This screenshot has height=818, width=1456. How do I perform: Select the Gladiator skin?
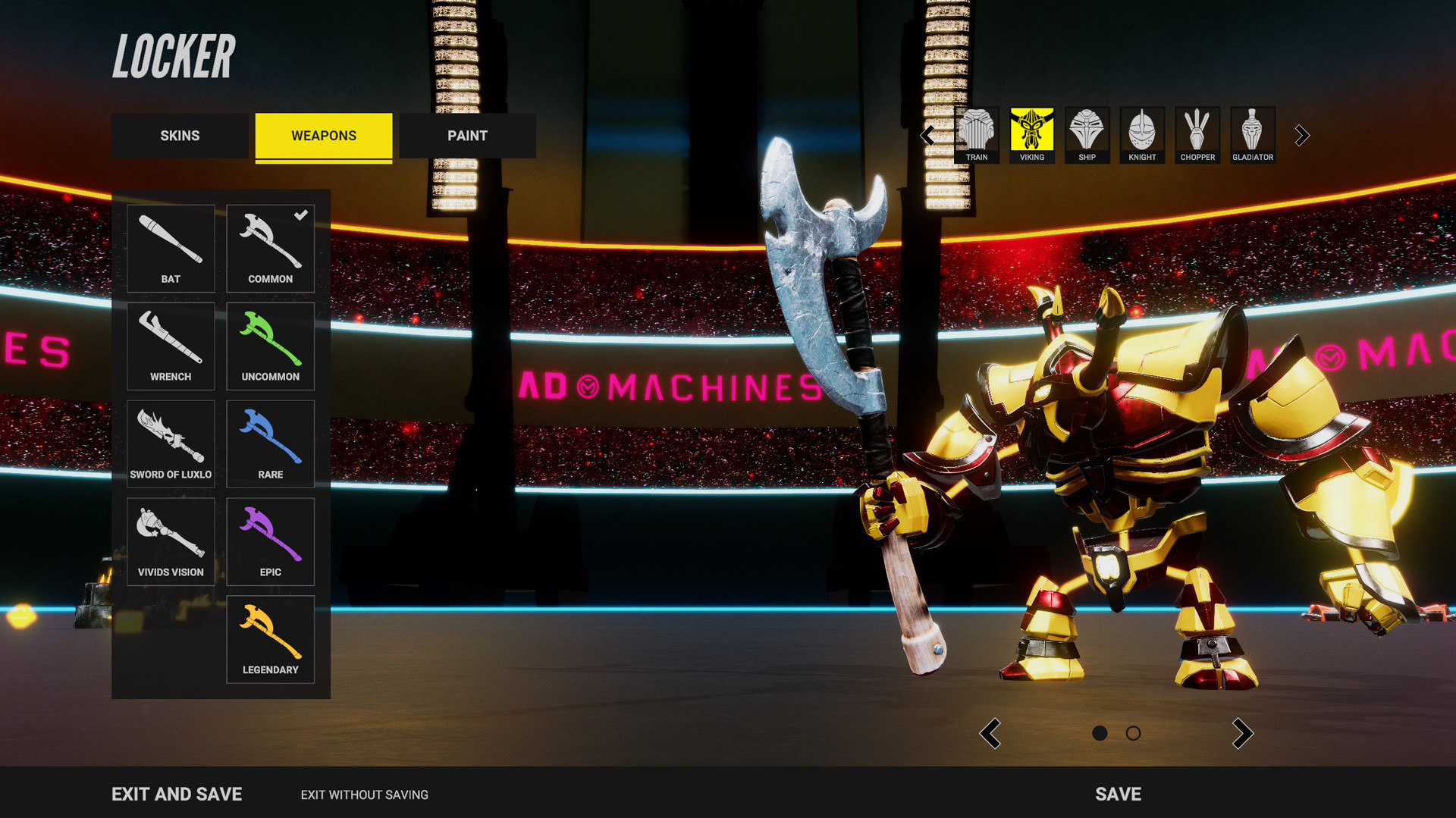click(1252, 135)
